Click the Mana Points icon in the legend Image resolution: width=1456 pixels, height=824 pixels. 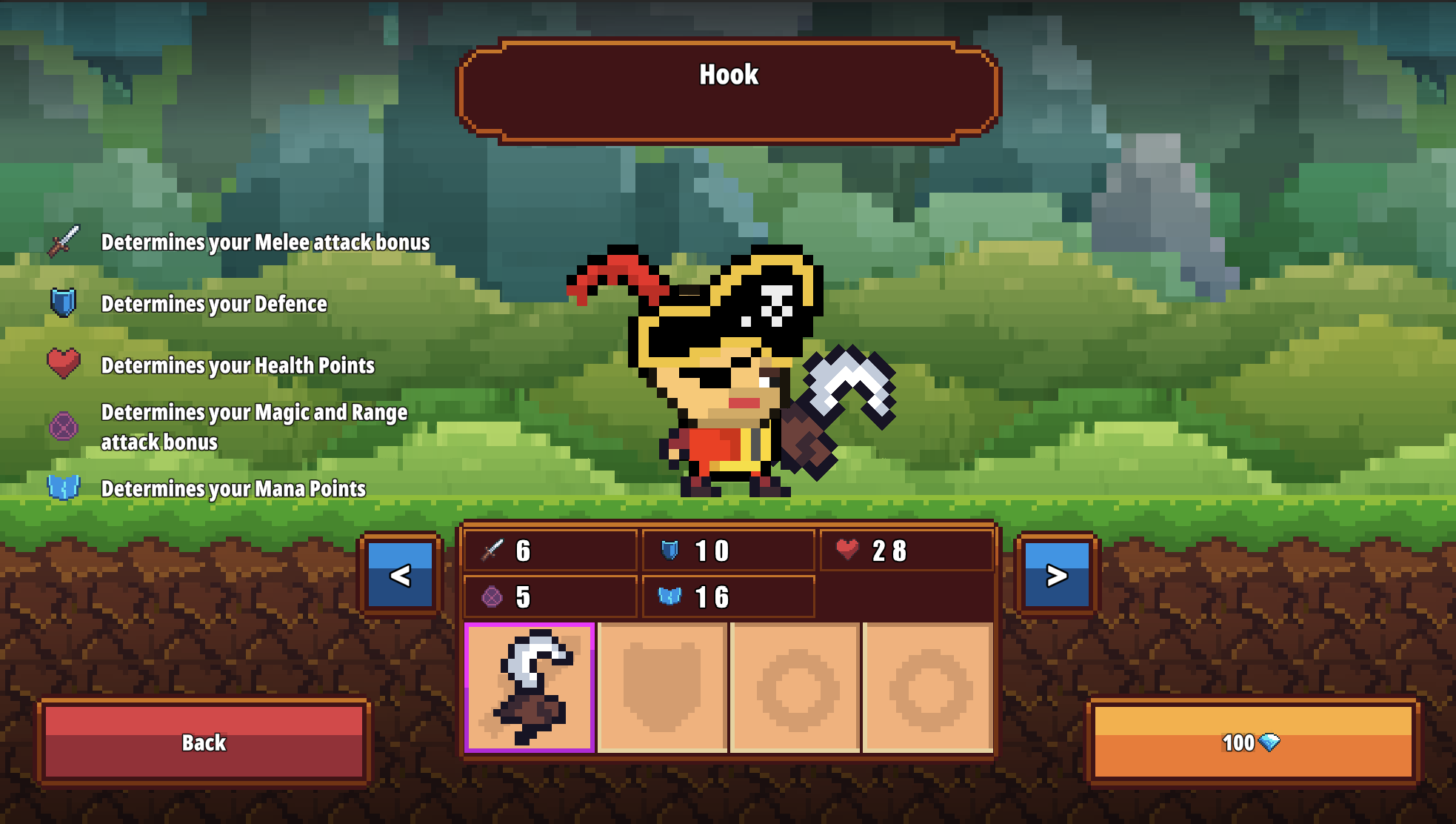64,487
